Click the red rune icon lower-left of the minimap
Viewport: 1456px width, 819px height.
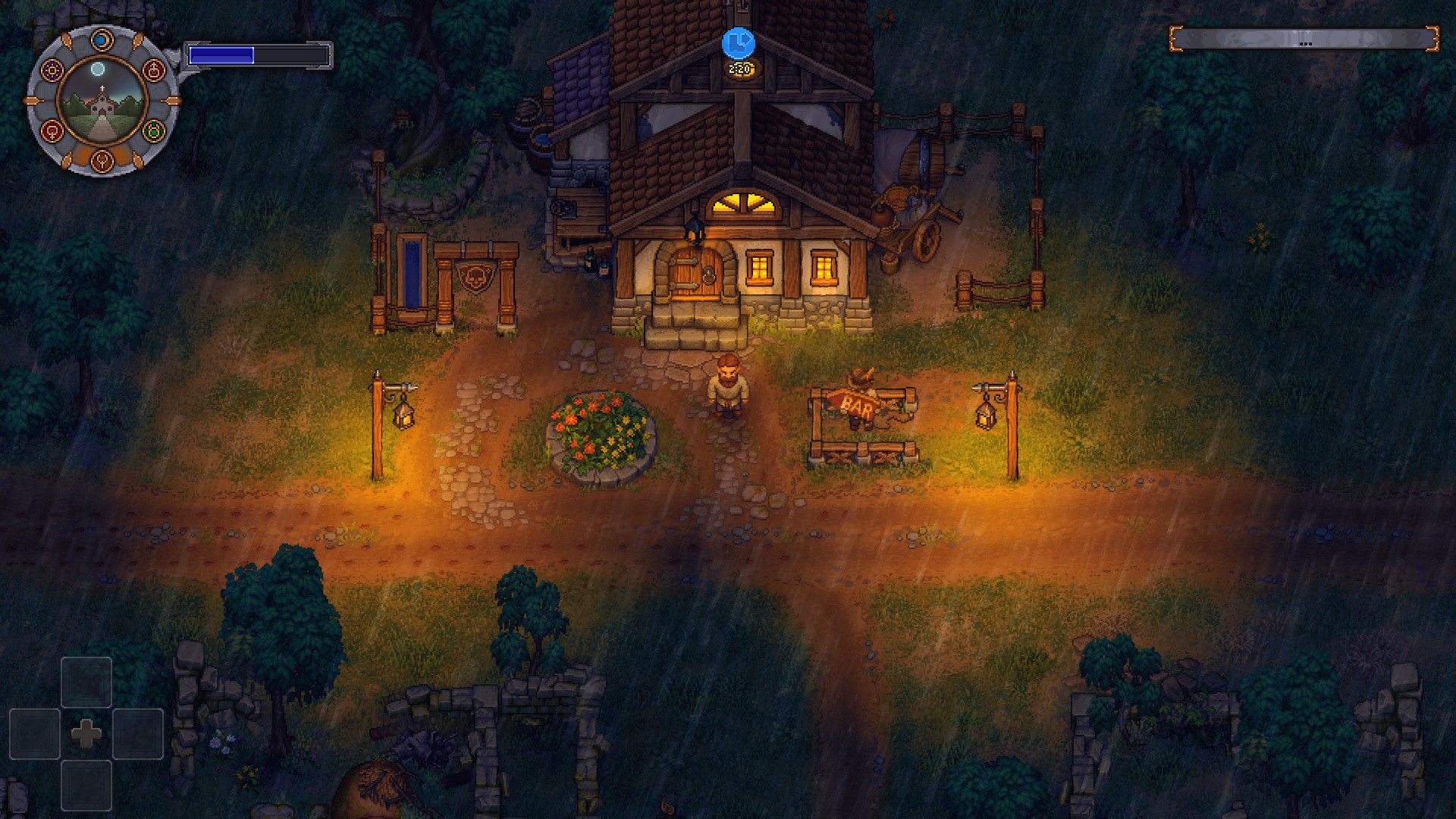(52, 130)
